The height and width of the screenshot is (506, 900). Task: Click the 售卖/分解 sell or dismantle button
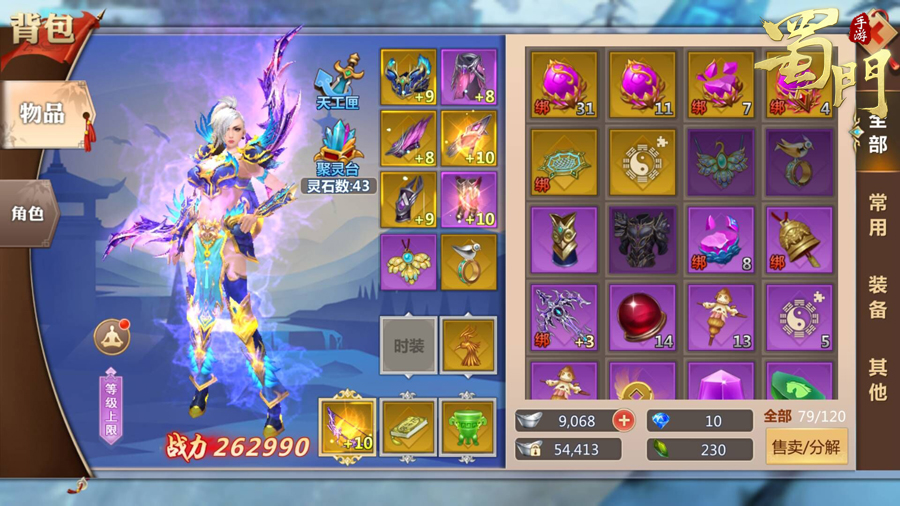806,449
